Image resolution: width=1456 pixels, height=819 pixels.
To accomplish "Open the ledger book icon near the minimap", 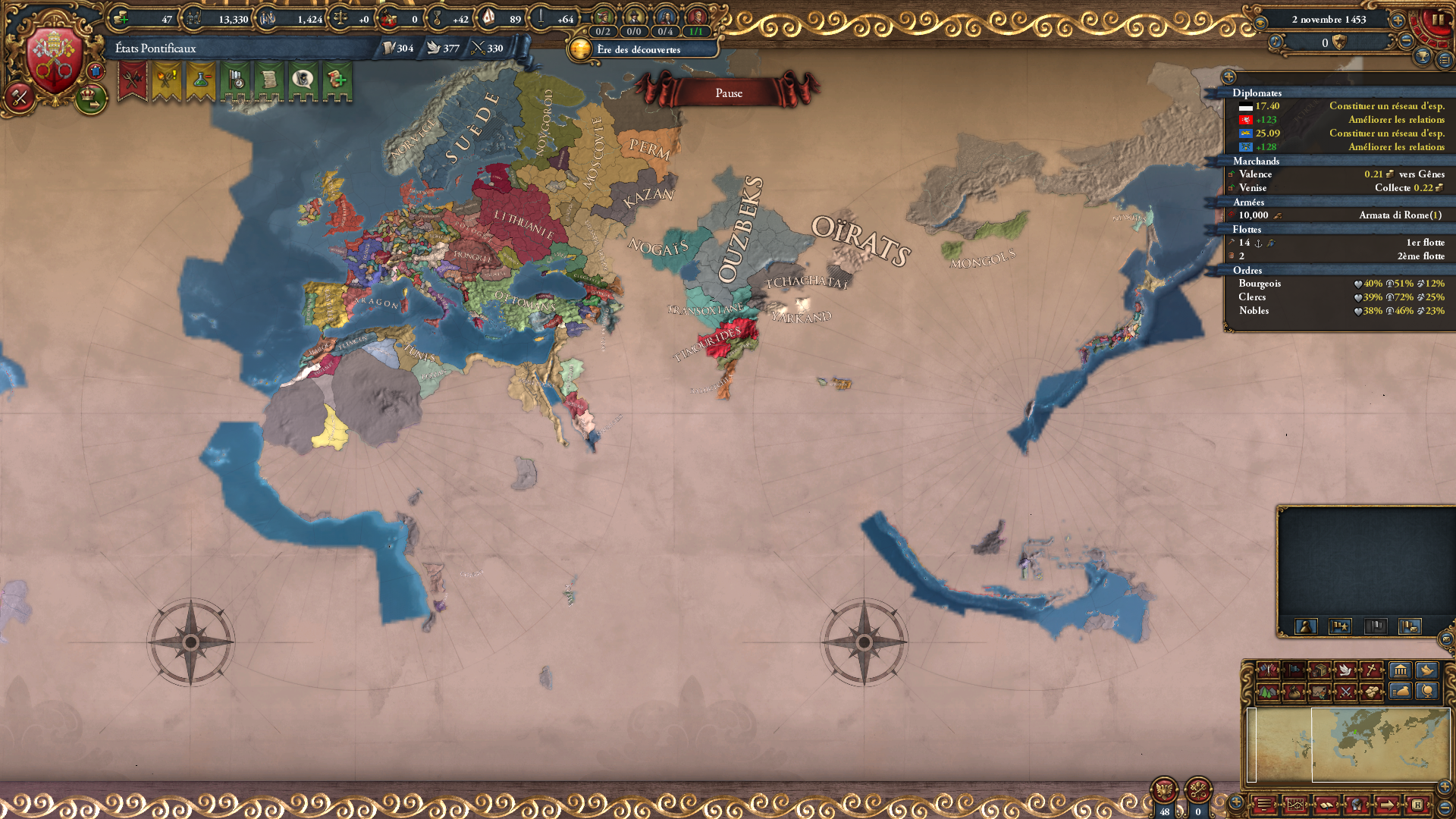I will [x=1327, y=805].
